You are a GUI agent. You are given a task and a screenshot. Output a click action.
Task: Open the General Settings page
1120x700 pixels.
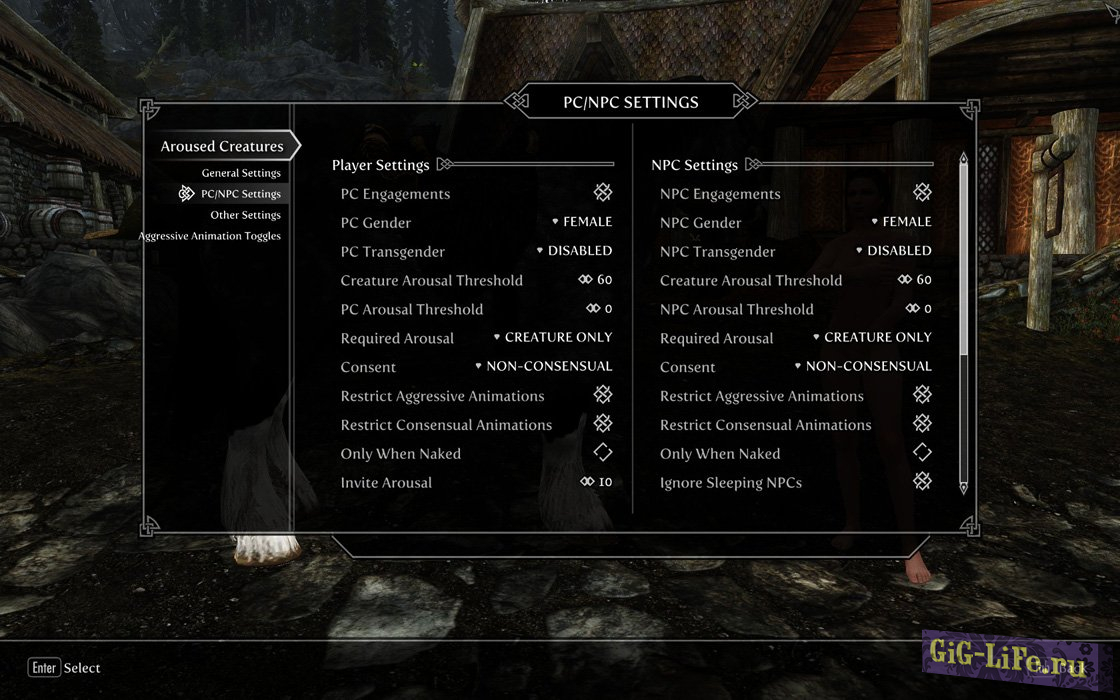click(241, 173)
